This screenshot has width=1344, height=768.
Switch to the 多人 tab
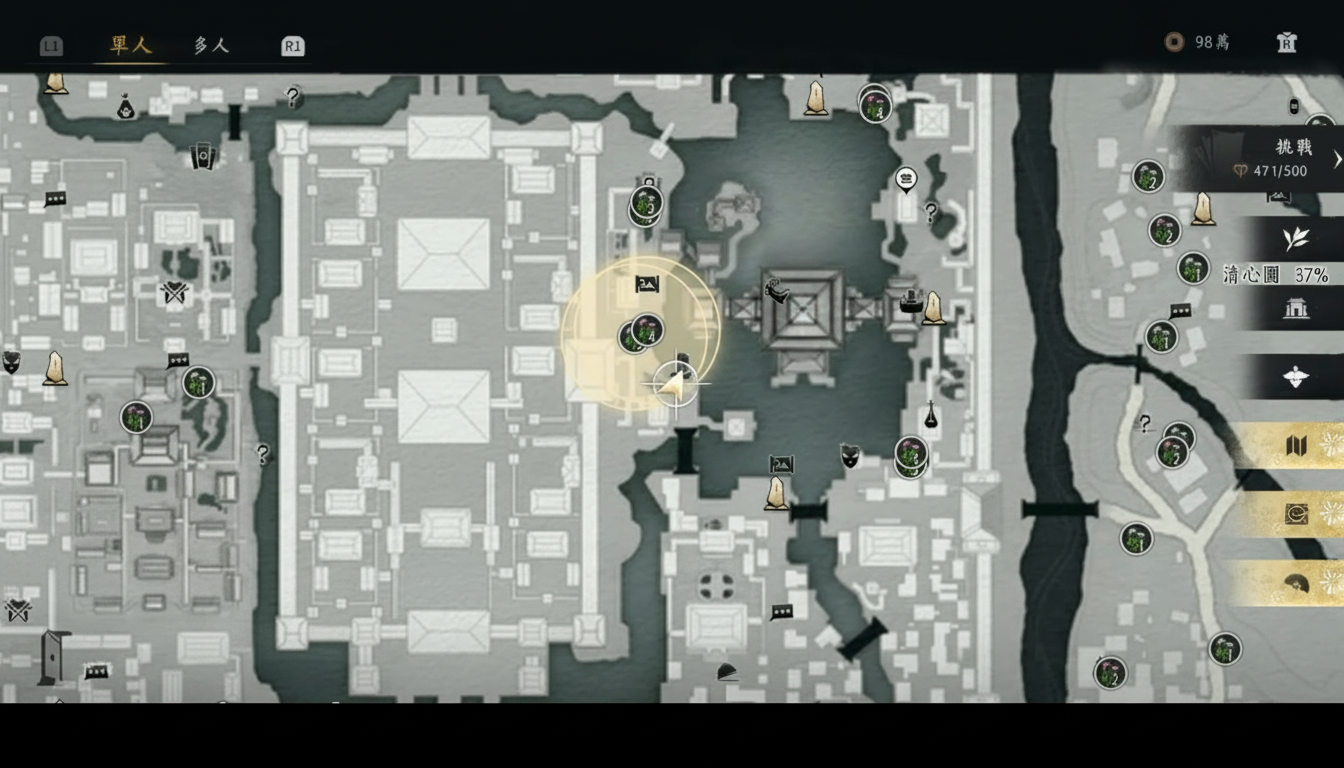[210, 45]
